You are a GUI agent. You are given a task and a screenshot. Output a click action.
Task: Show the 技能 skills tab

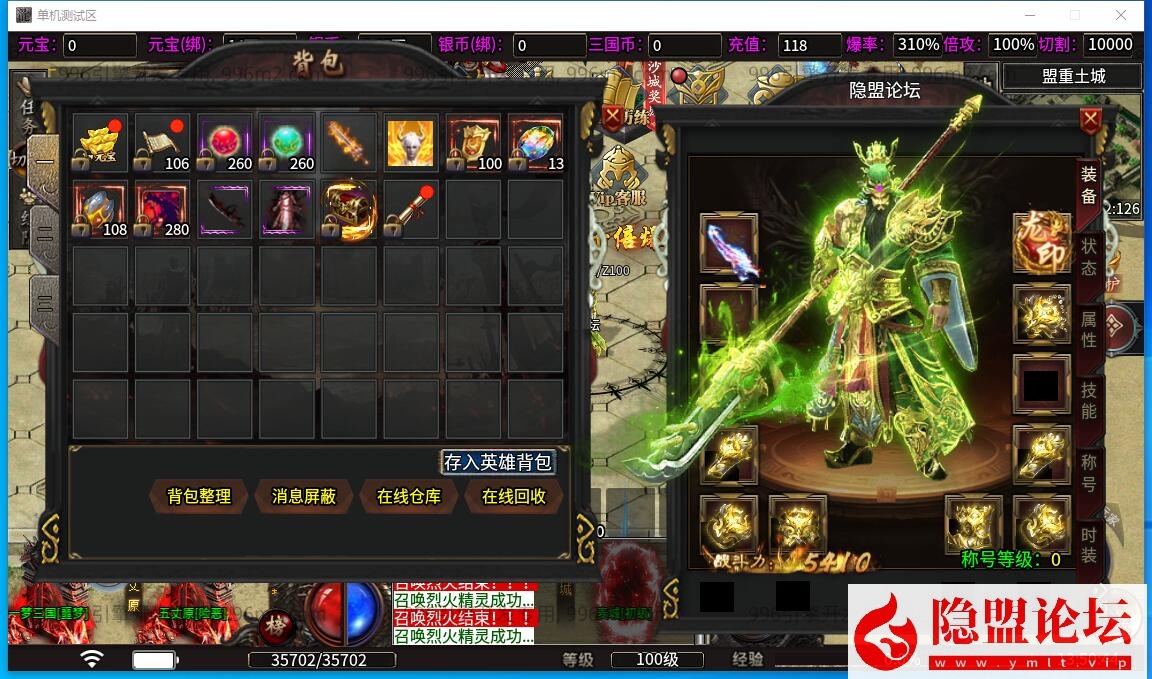coord(1089,400)
